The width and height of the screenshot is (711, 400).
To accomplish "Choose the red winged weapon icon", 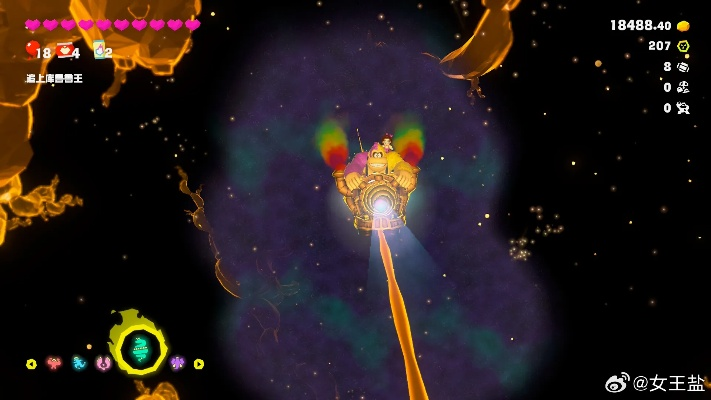I will click(x=54, y=363).
